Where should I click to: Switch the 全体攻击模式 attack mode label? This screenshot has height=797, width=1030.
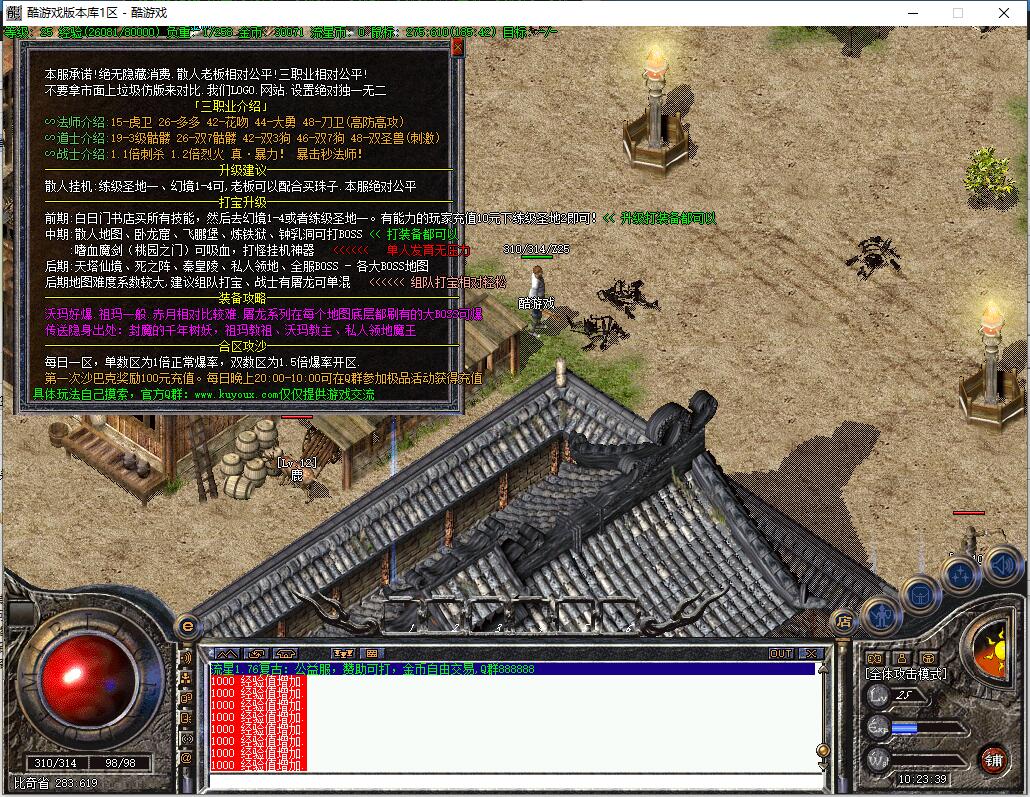coord(905,675)
